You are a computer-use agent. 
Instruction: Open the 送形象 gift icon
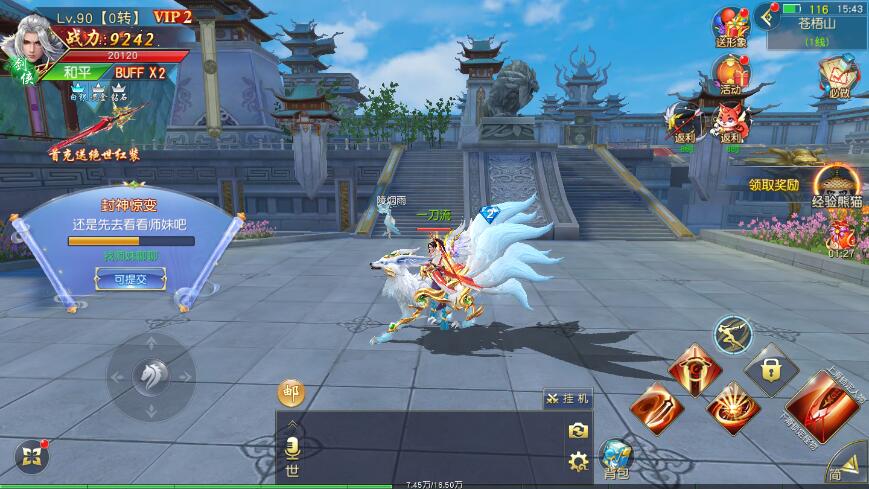731,26
